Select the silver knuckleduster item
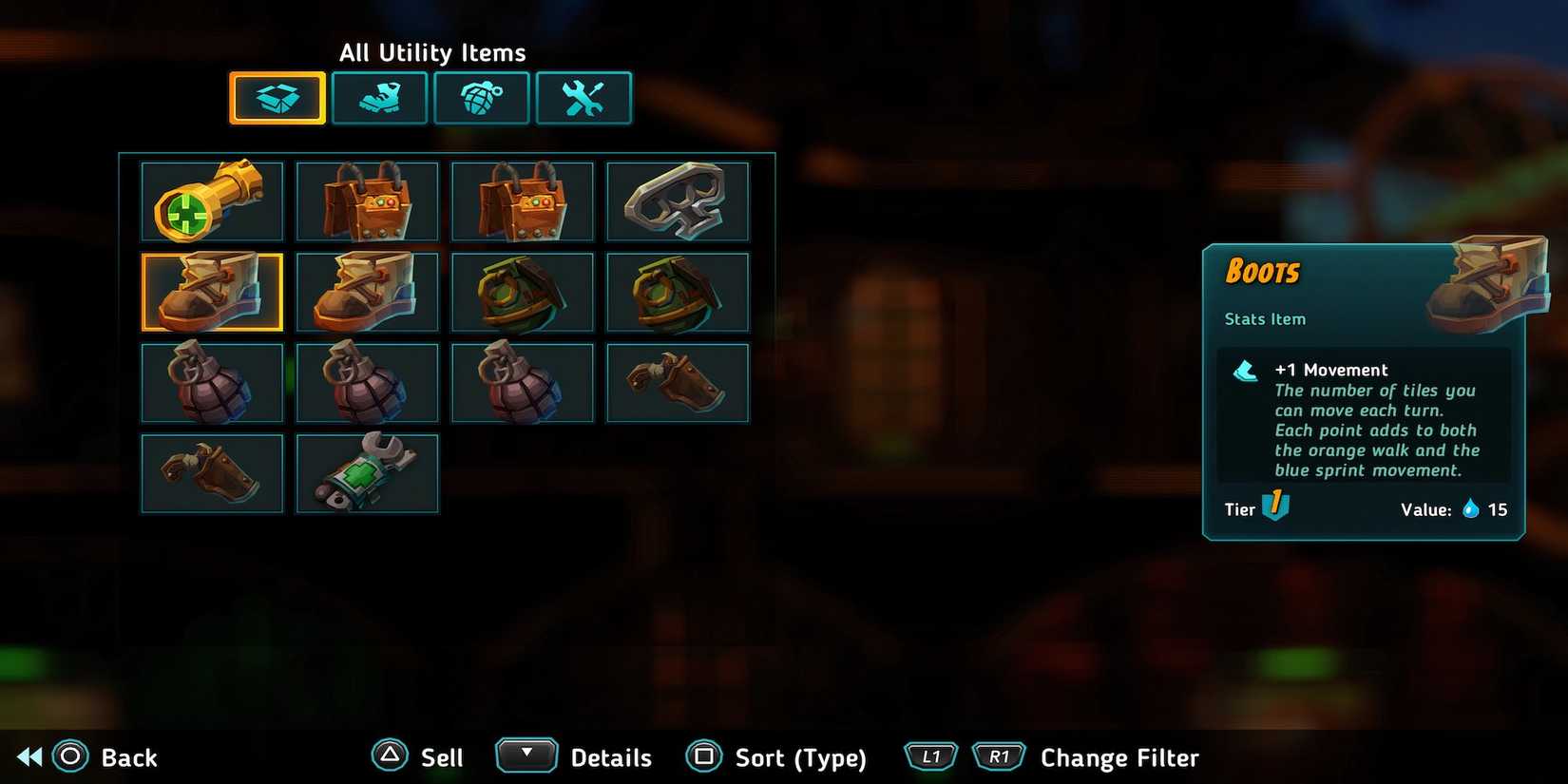This screenshot has width=1568, height=784. (x=678, y=201)
